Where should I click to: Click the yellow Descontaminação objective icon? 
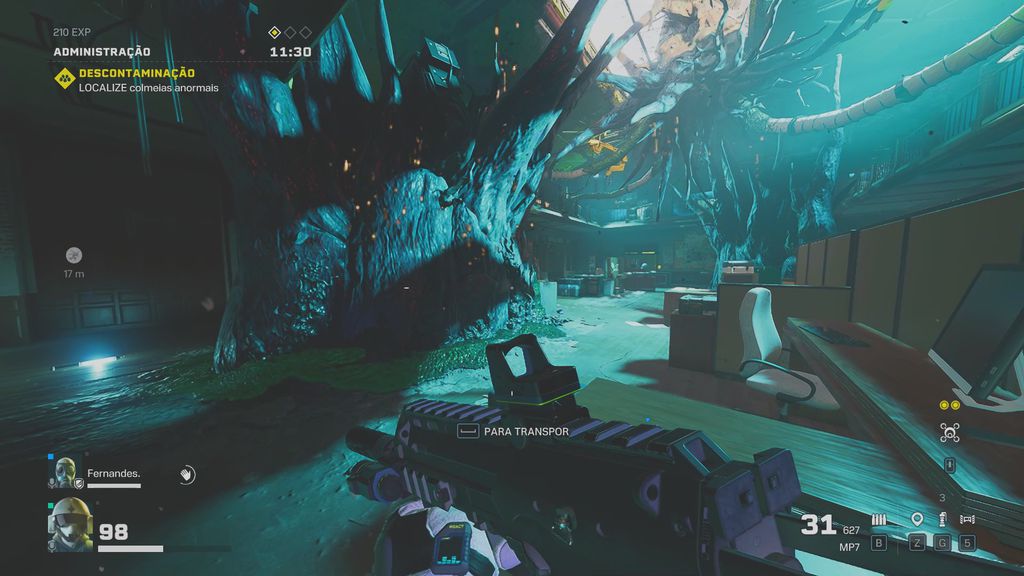coord(63,77)
